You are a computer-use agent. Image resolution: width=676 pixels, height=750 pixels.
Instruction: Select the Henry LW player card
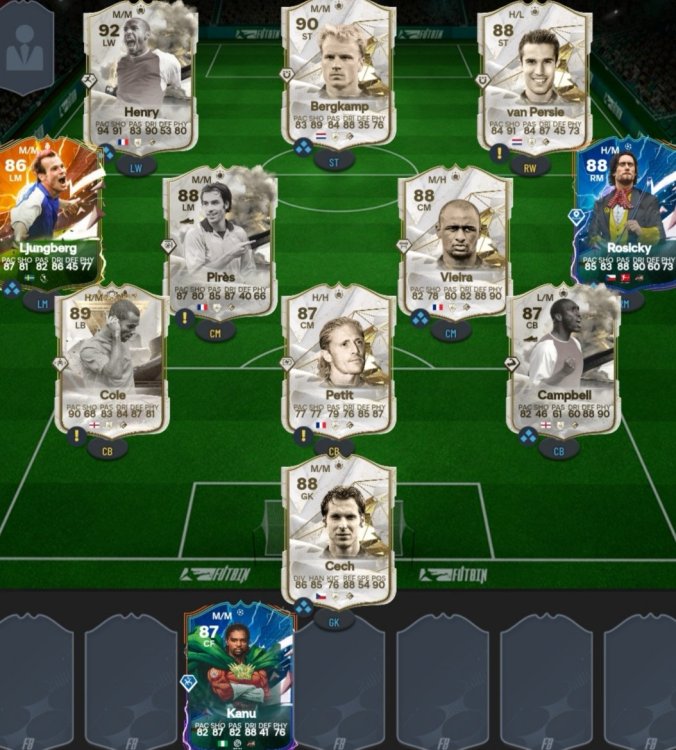140,78
